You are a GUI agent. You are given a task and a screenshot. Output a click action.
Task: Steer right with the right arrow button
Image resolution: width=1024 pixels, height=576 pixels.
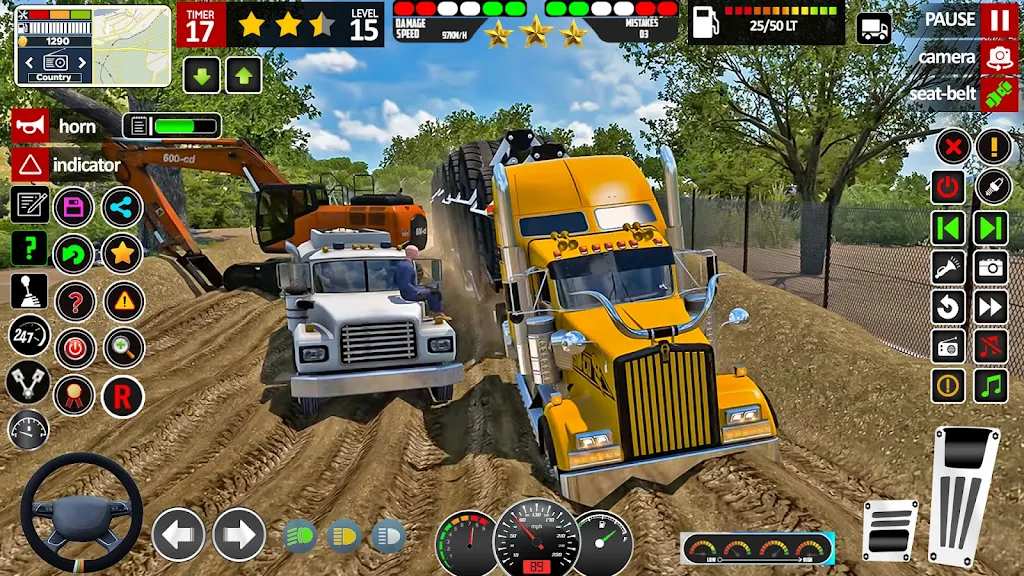pos(239,534)
